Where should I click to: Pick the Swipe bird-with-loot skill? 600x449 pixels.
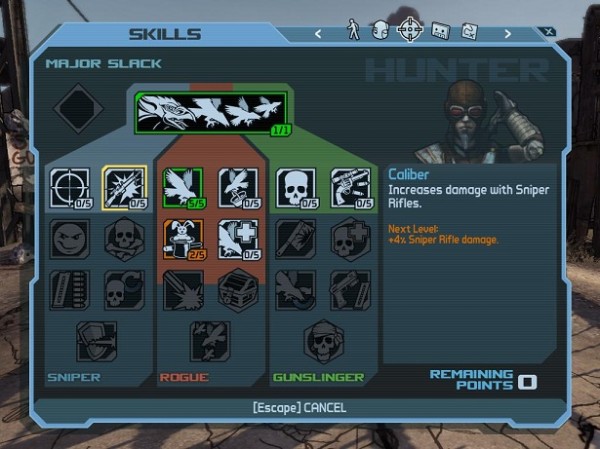pos(238,187)
